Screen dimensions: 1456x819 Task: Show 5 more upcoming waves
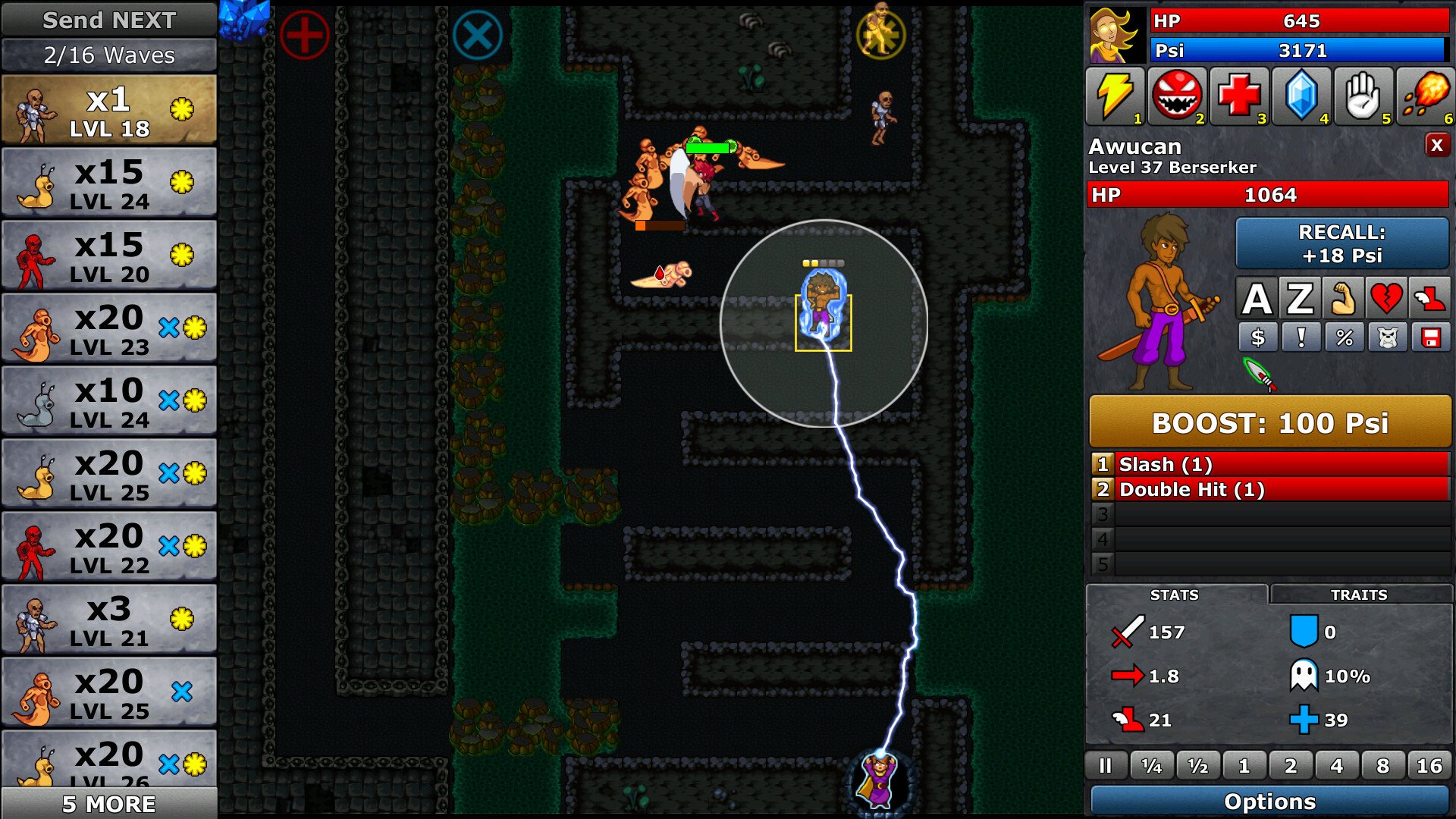pyautogui.click(x=109, y=803)
